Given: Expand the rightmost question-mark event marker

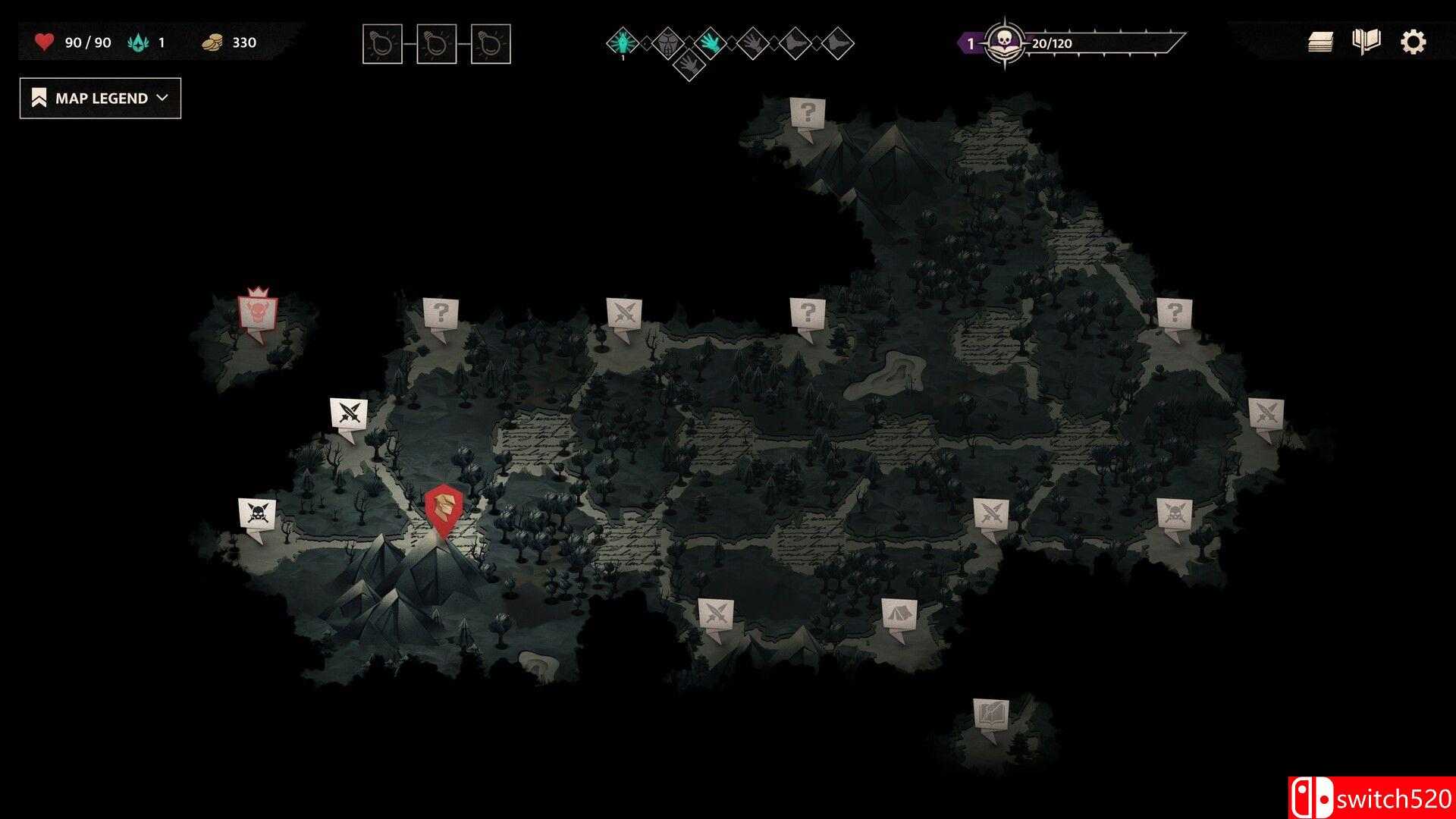Looking at the screenshot, I should 1175,311.
